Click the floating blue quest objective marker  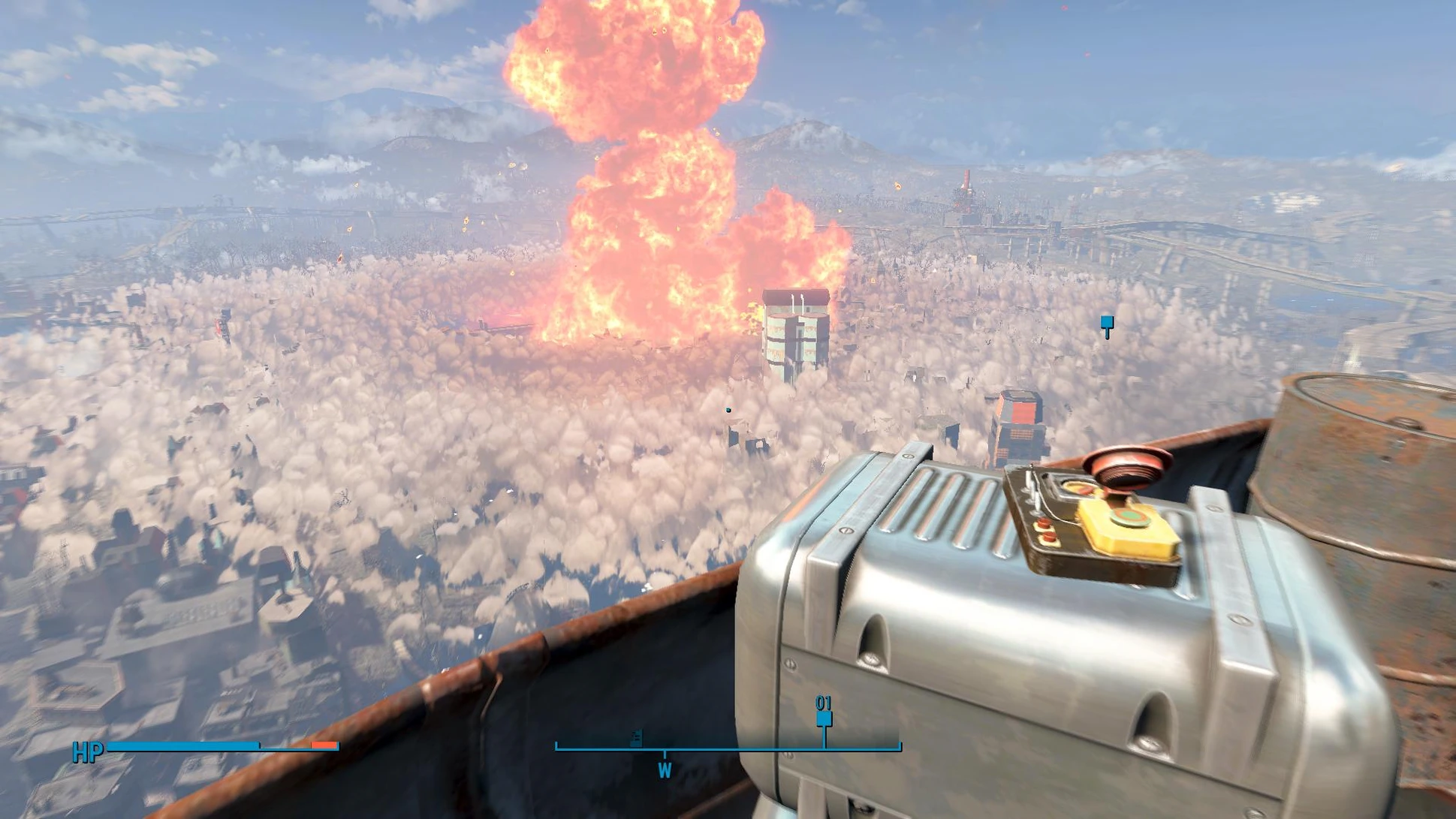click(x=1107, y=325)
